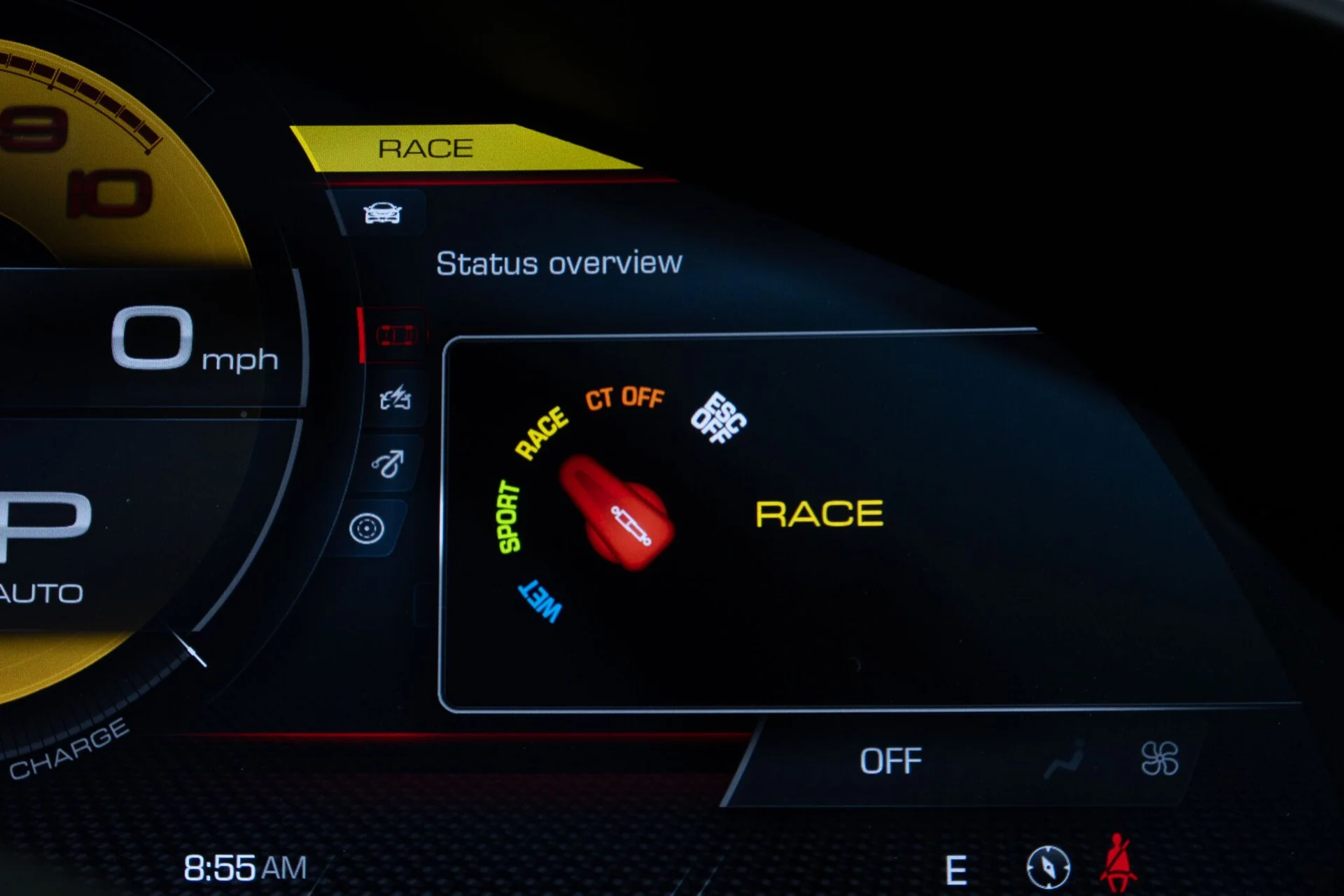The image size is (1344, 896).
Task: Click the yellow RACE header banner
Action: [426, 148]
